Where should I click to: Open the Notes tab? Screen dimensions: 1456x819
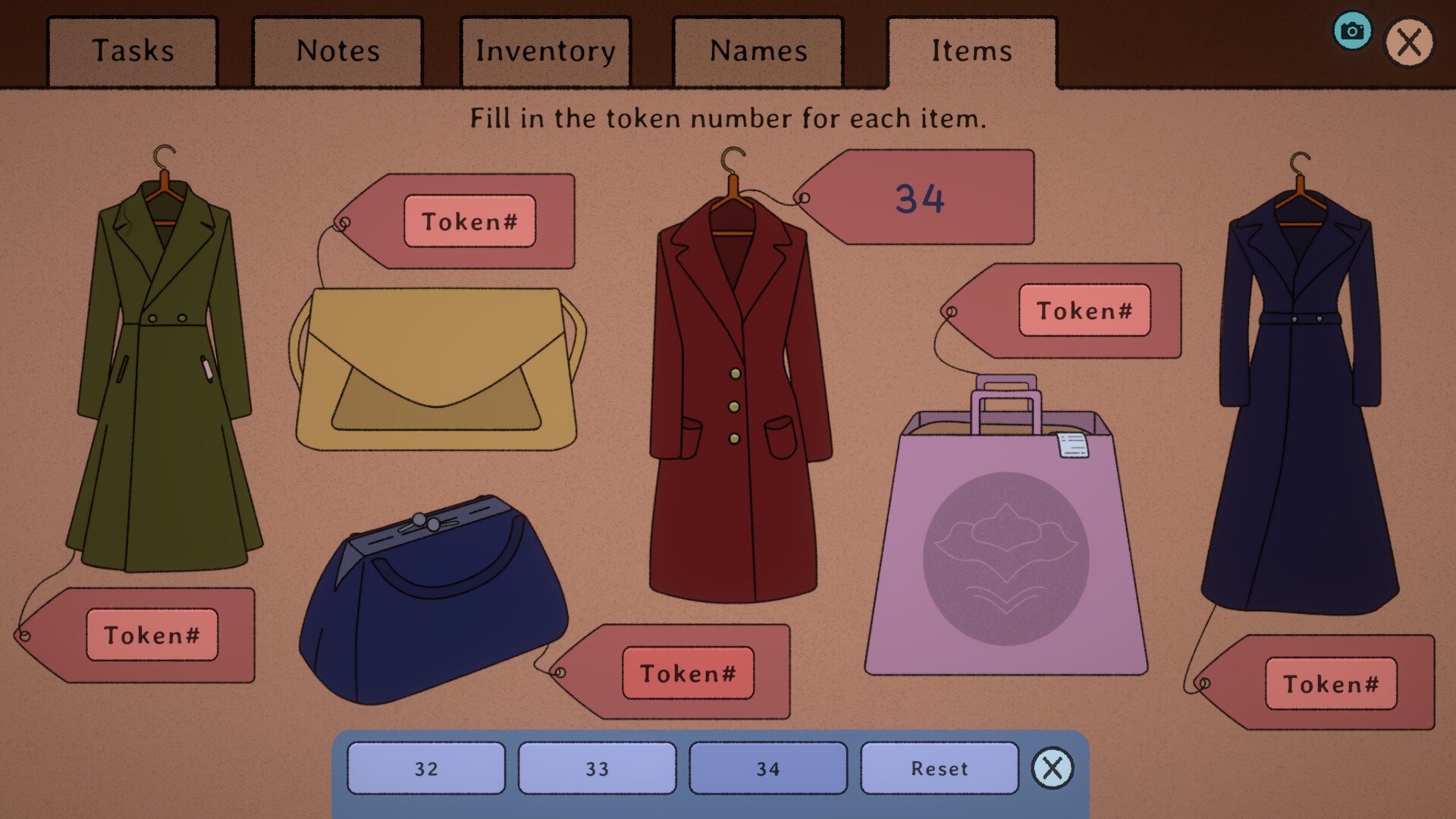(337, 52)
